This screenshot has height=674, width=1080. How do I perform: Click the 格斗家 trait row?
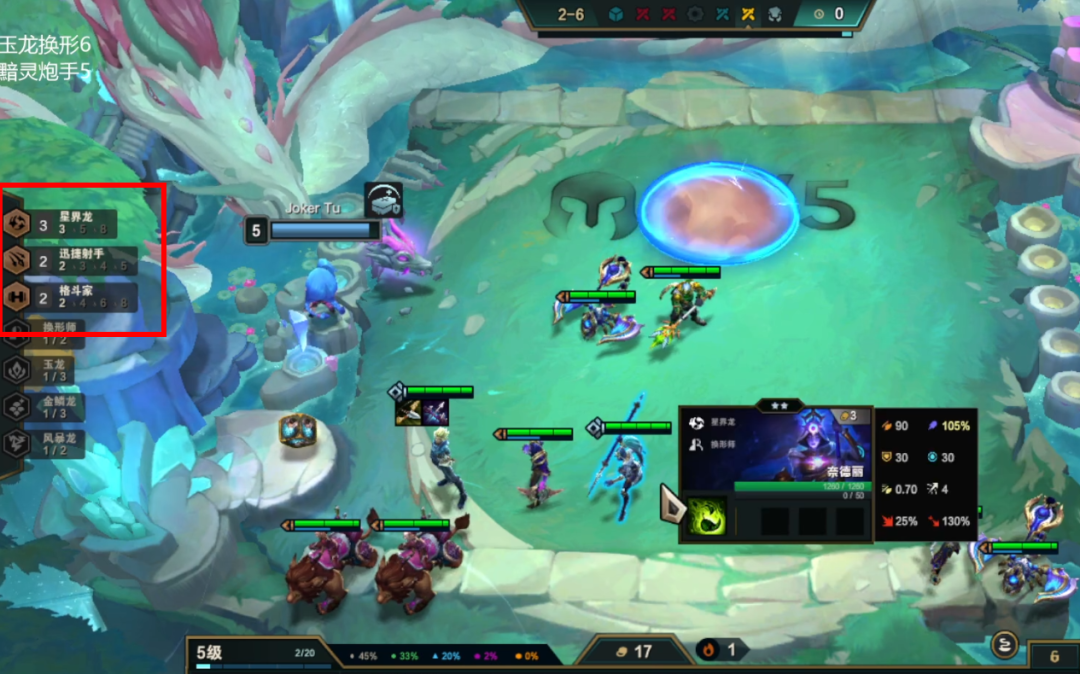pos(60,297)
